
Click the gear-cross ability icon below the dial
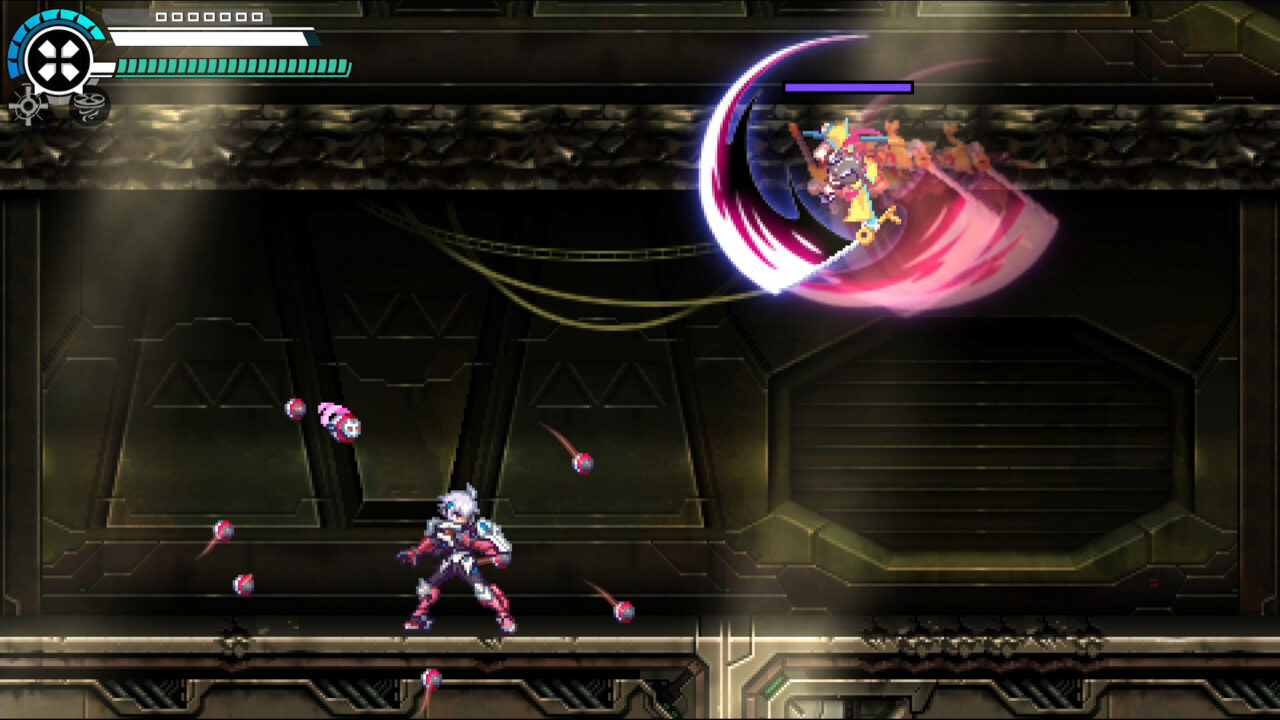point(27,105)
